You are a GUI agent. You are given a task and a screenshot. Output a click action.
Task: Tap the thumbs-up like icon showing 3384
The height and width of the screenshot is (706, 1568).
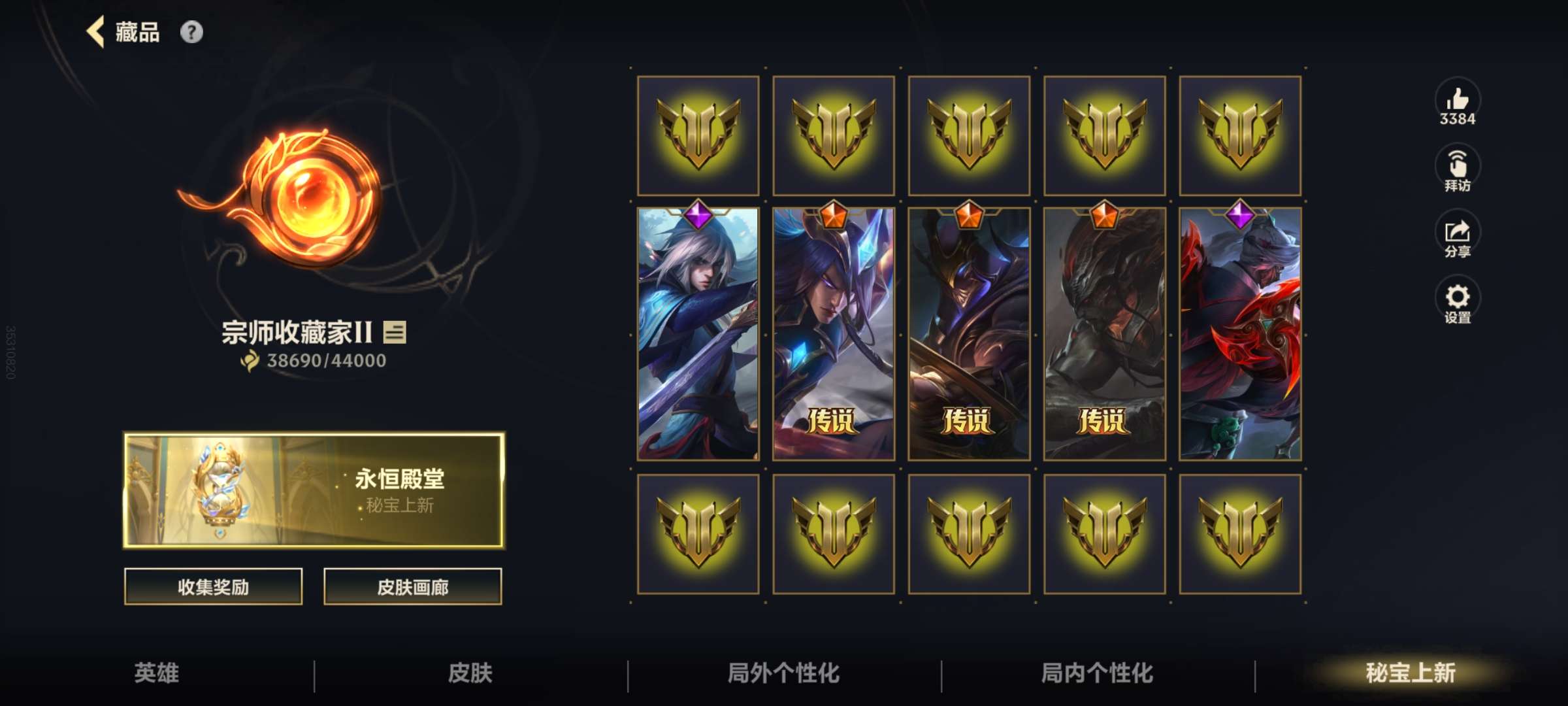point(1456,105)
